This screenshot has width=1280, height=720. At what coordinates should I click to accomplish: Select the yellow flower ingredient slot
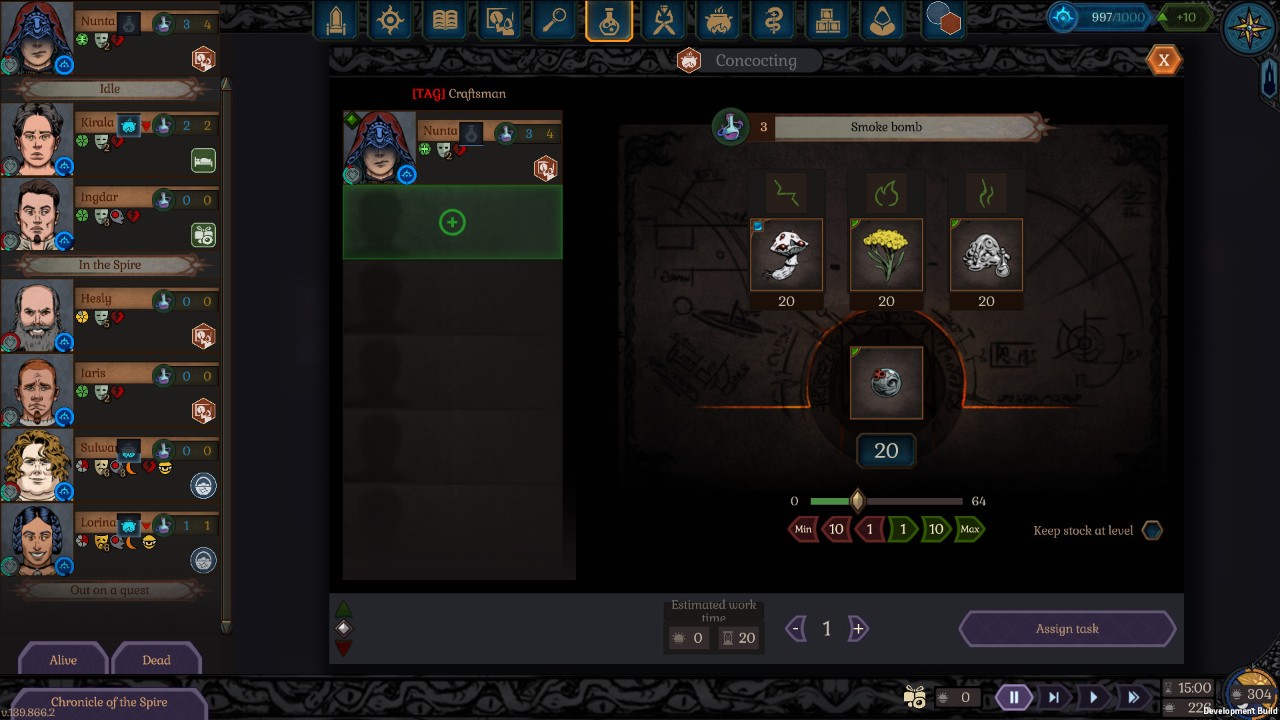pos(886,255)
